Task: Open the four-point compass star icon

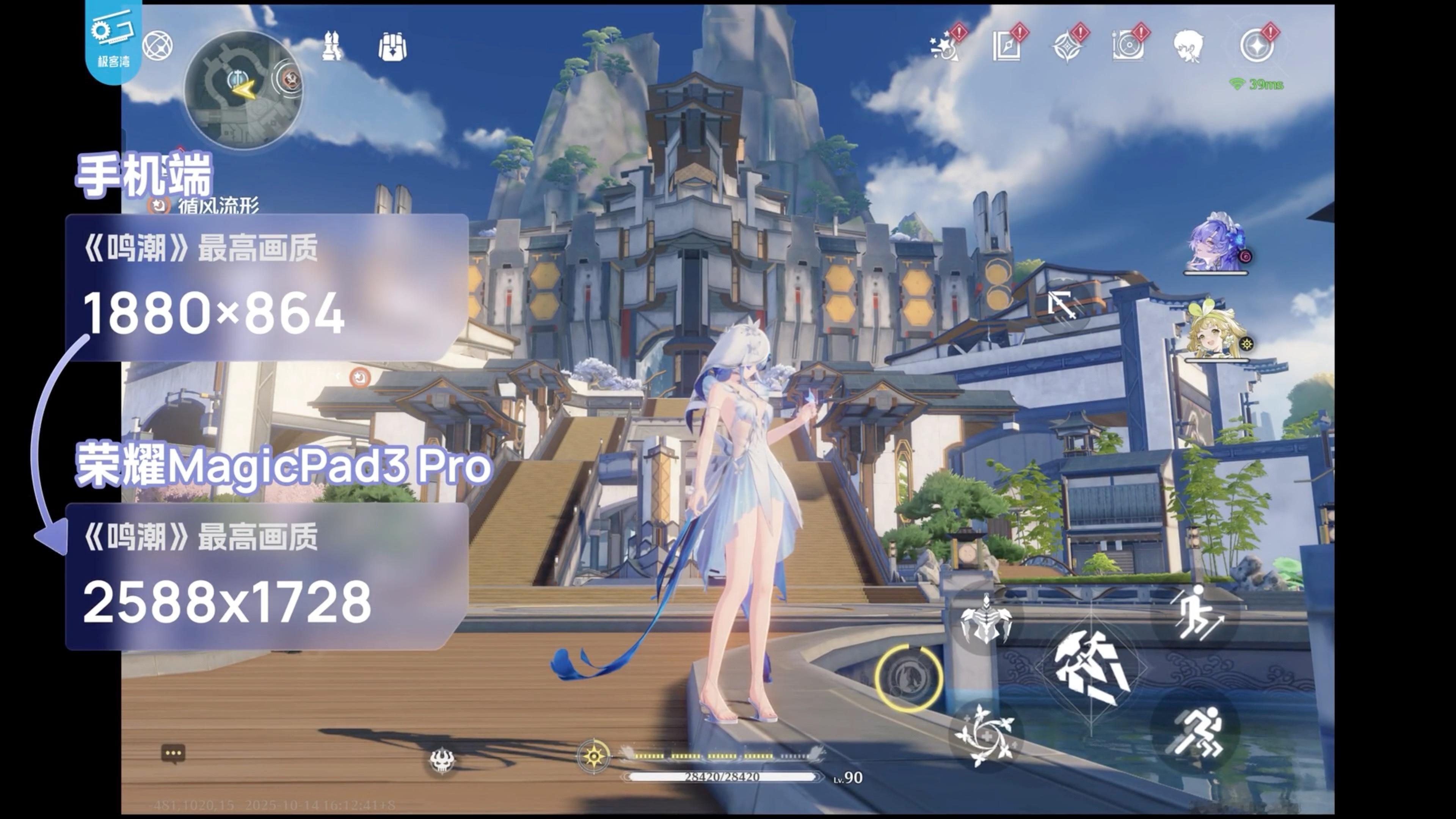Action: [1067, 46]
